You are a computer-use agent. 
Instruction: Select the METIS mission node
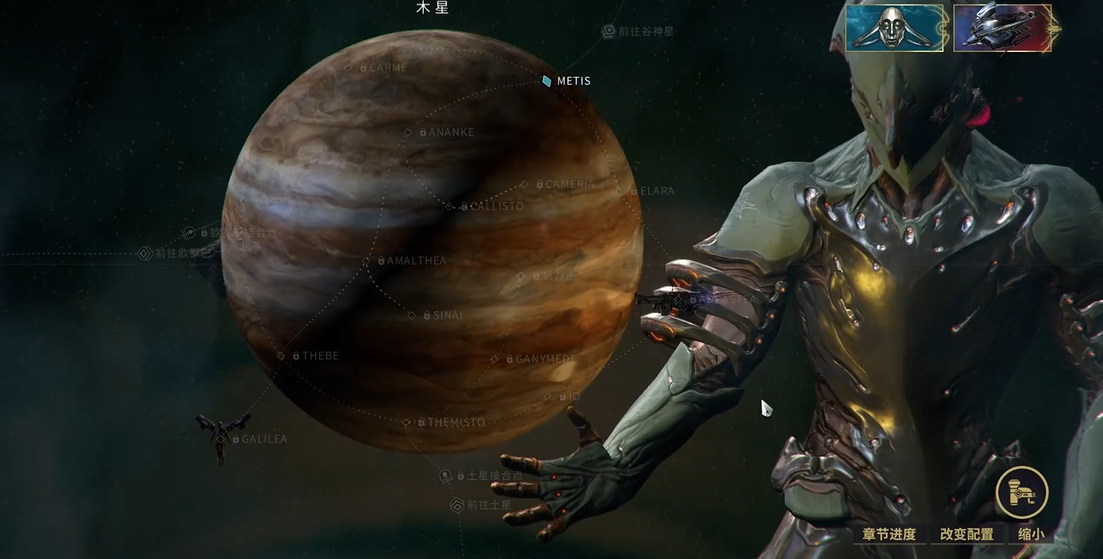tap(566, 81)
